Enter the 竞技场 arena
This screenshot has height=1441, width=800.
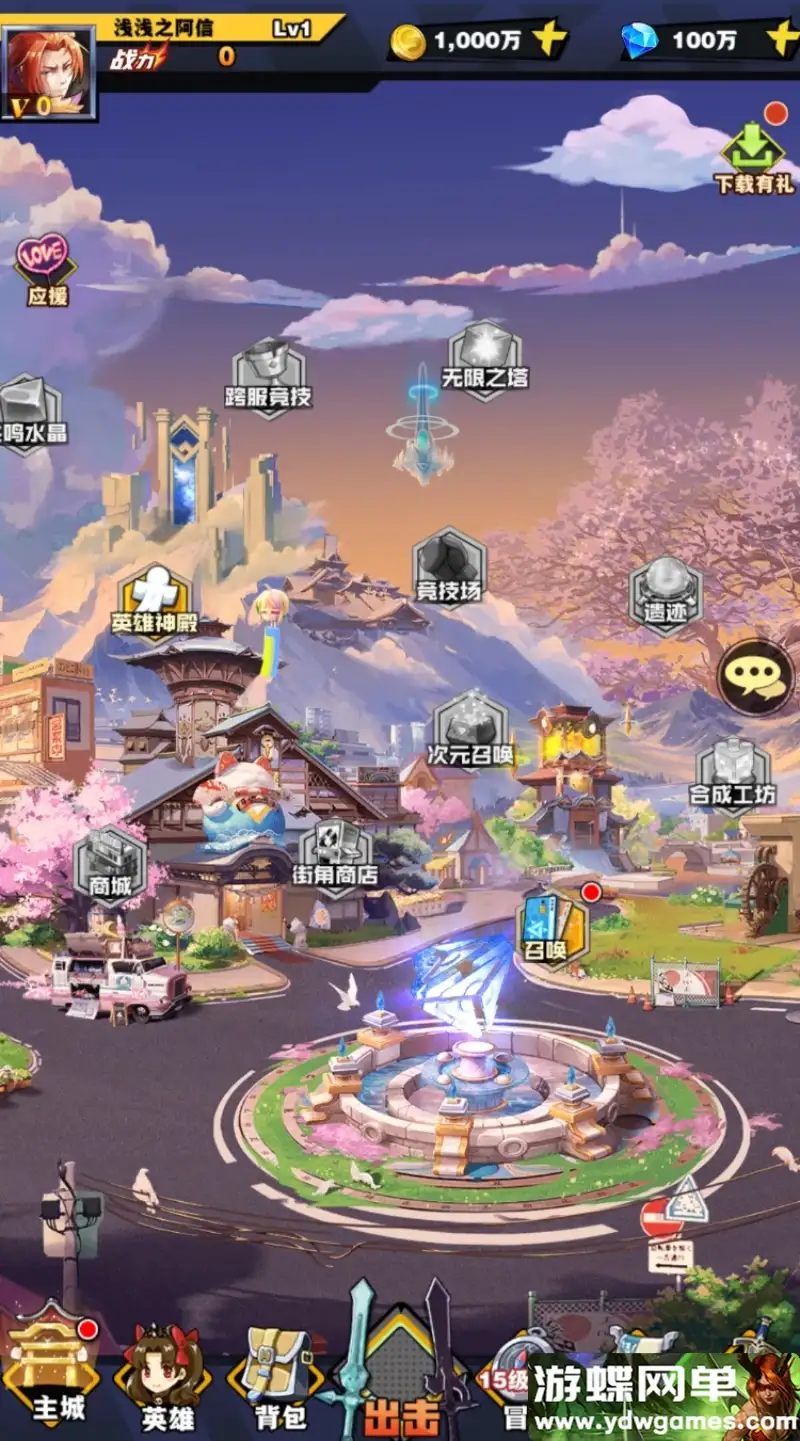point(449,567)
